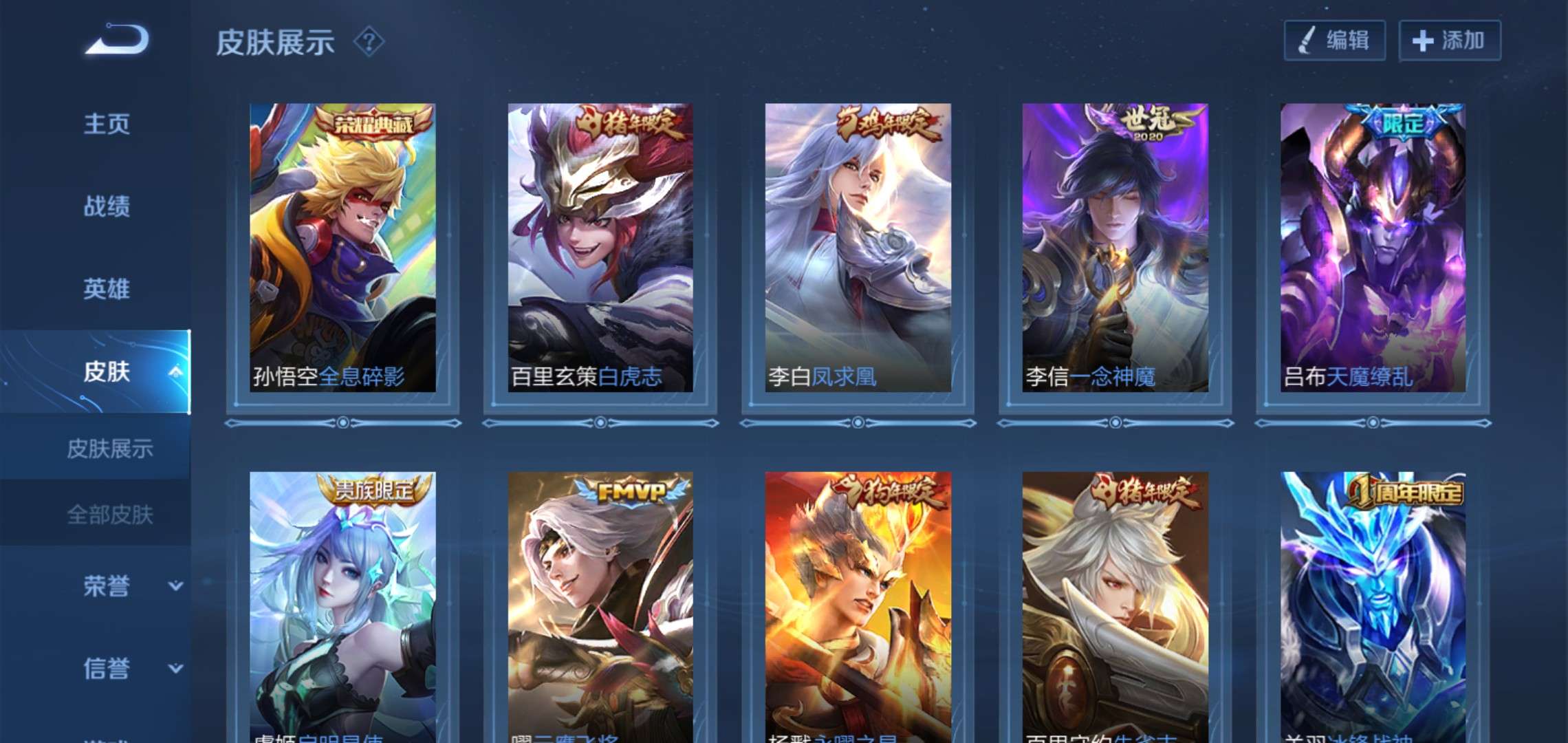Open the 战绩 page from the sidebar
Viewport: 1568px width, 743px height.
108,207
